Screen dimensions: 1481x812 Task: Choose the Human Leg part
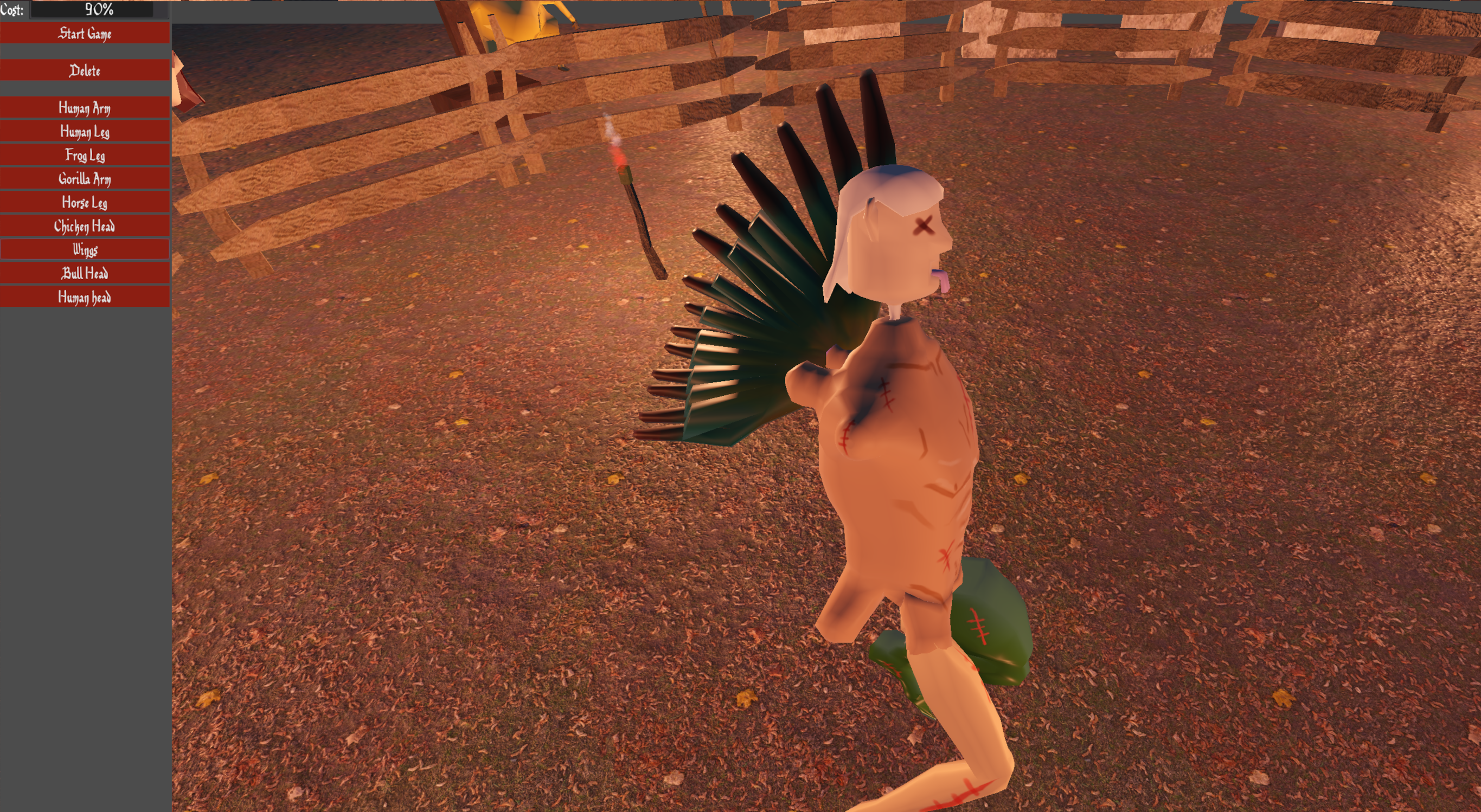85,132
